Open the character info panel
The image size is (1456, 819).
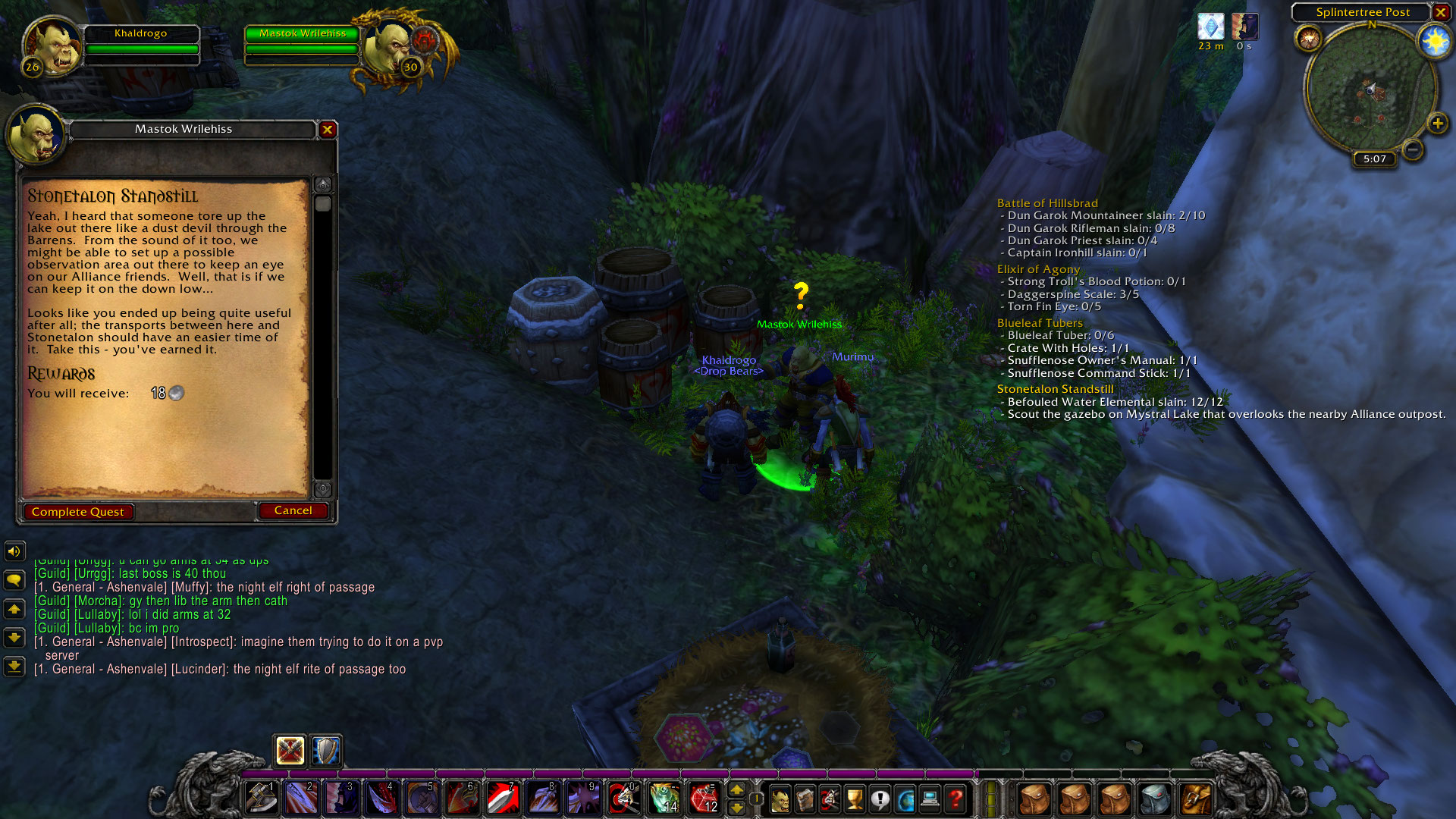pyautogui.click(x=781, y=799)
